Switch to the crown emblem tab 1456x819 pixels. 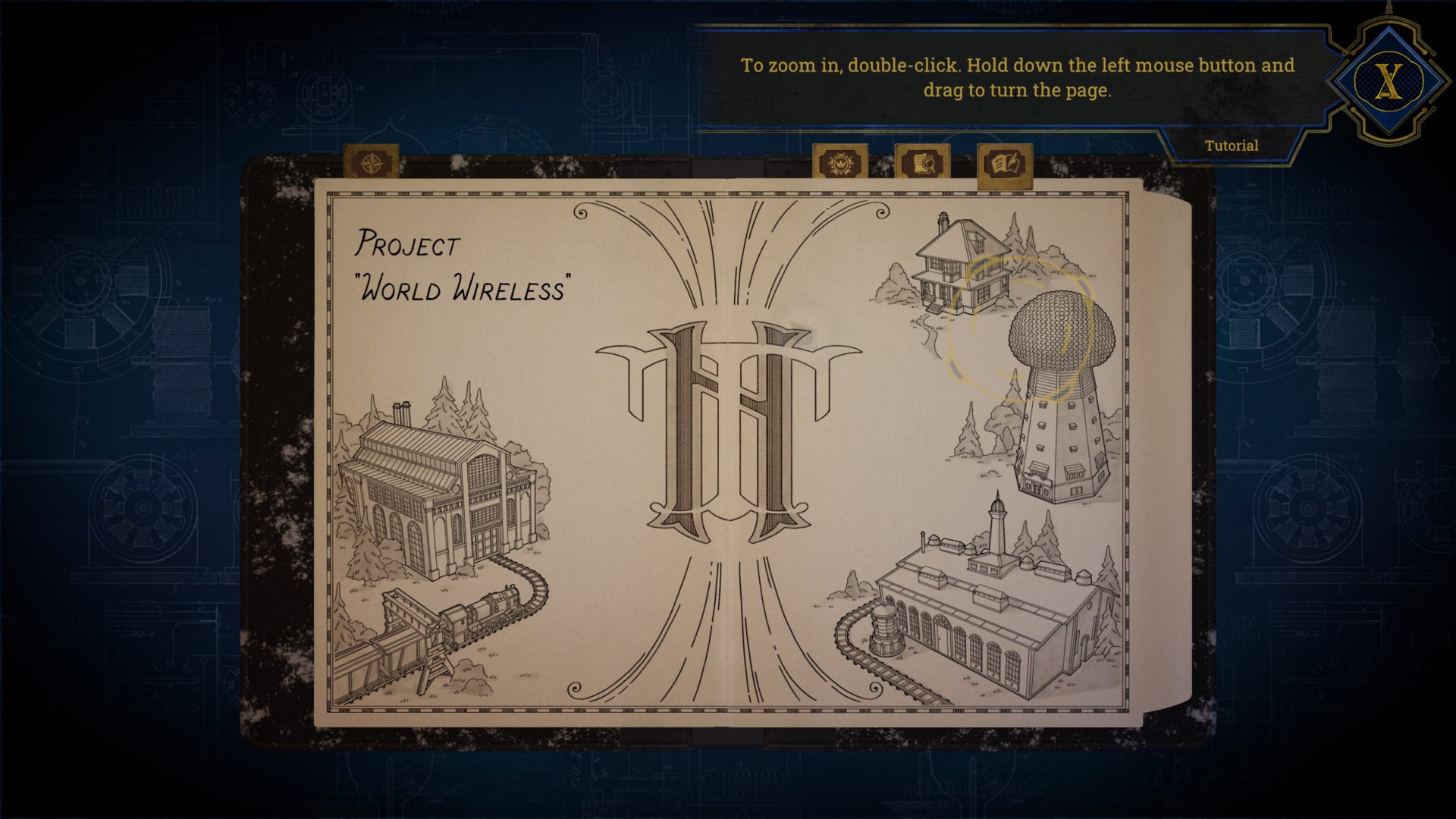click(840, 162)
